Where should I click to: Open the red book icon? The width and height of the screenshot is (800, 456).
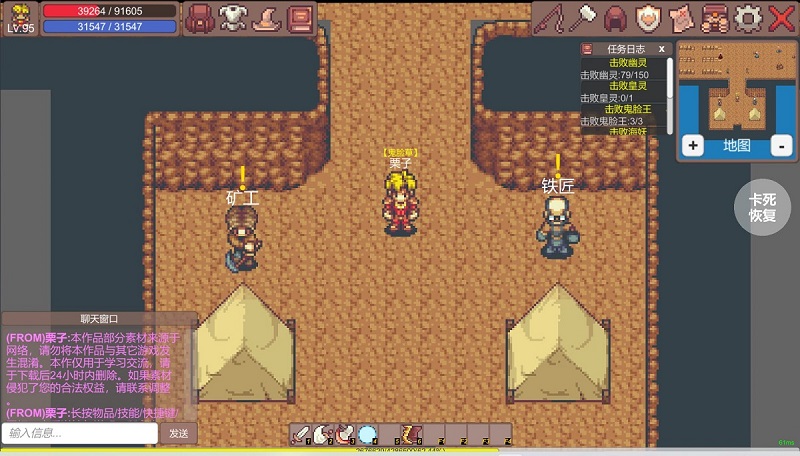[299, 17]
